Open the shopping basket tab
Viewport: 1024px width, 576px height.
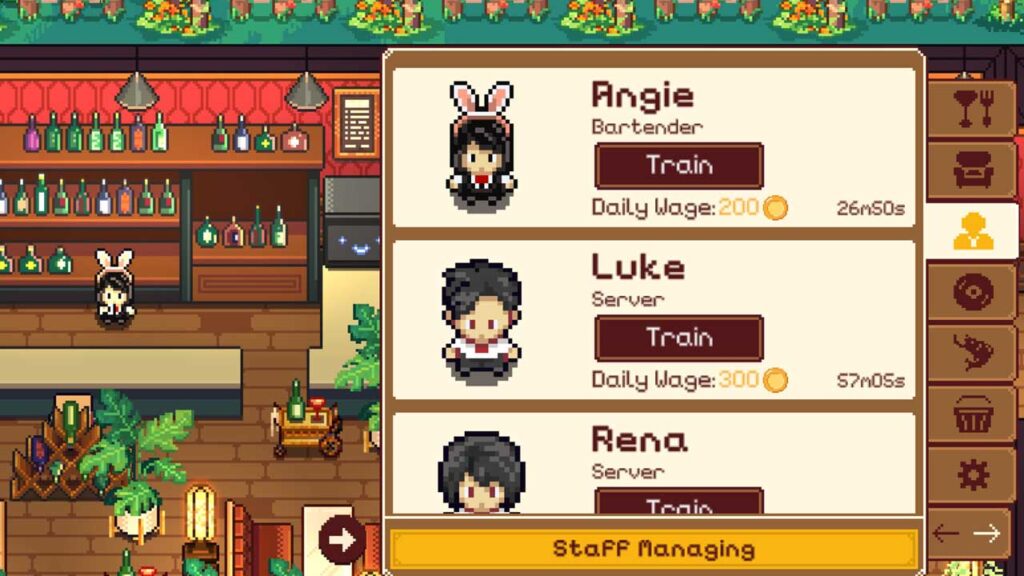971,414
